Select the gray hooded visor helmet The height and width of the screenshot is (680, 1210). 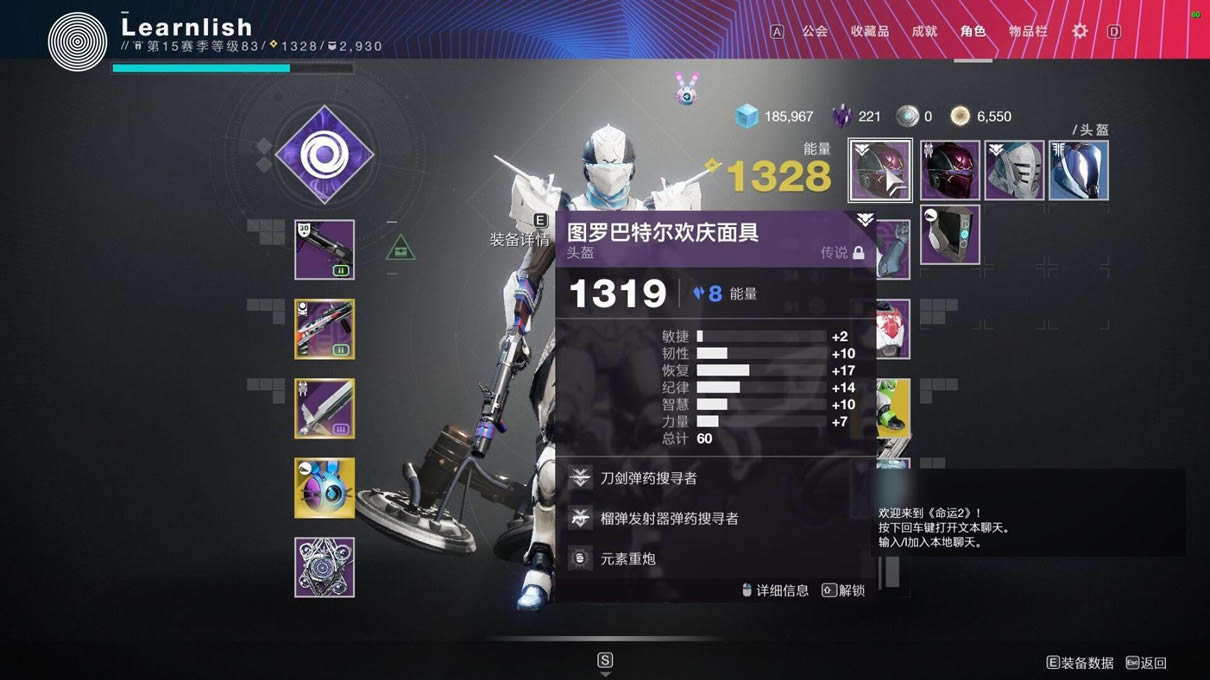tap(949, 235)
